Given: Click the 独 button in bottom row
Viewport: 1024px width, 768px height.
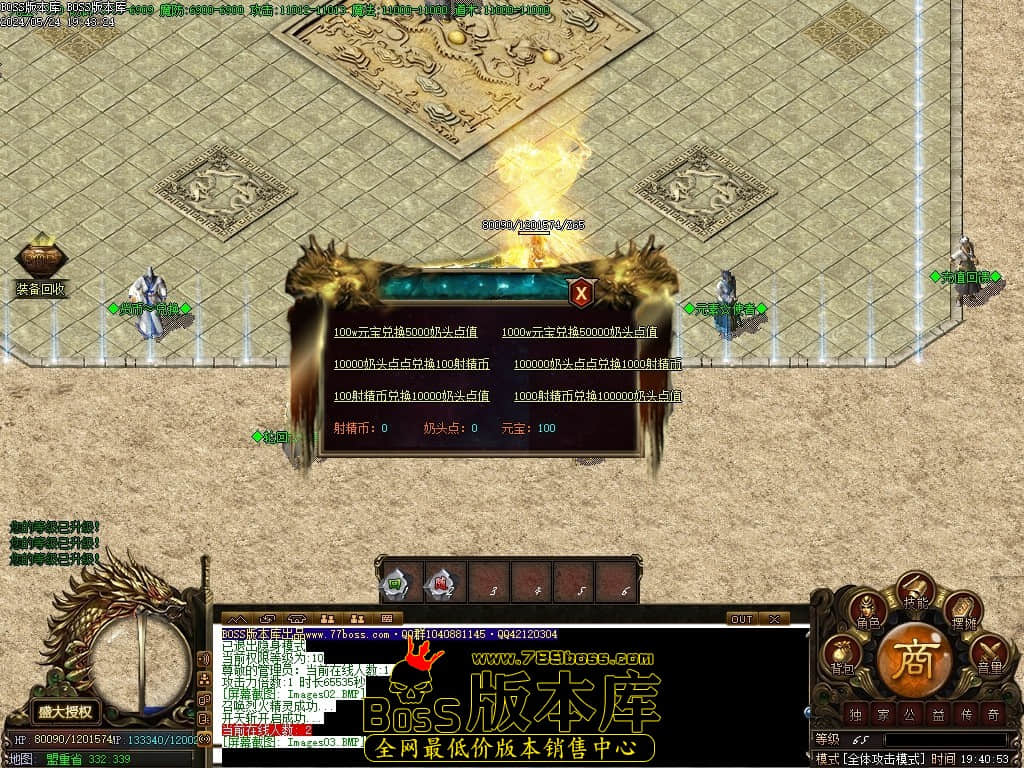Looking at the screenshot, I should pyautogui.click(x=855, y=714).
